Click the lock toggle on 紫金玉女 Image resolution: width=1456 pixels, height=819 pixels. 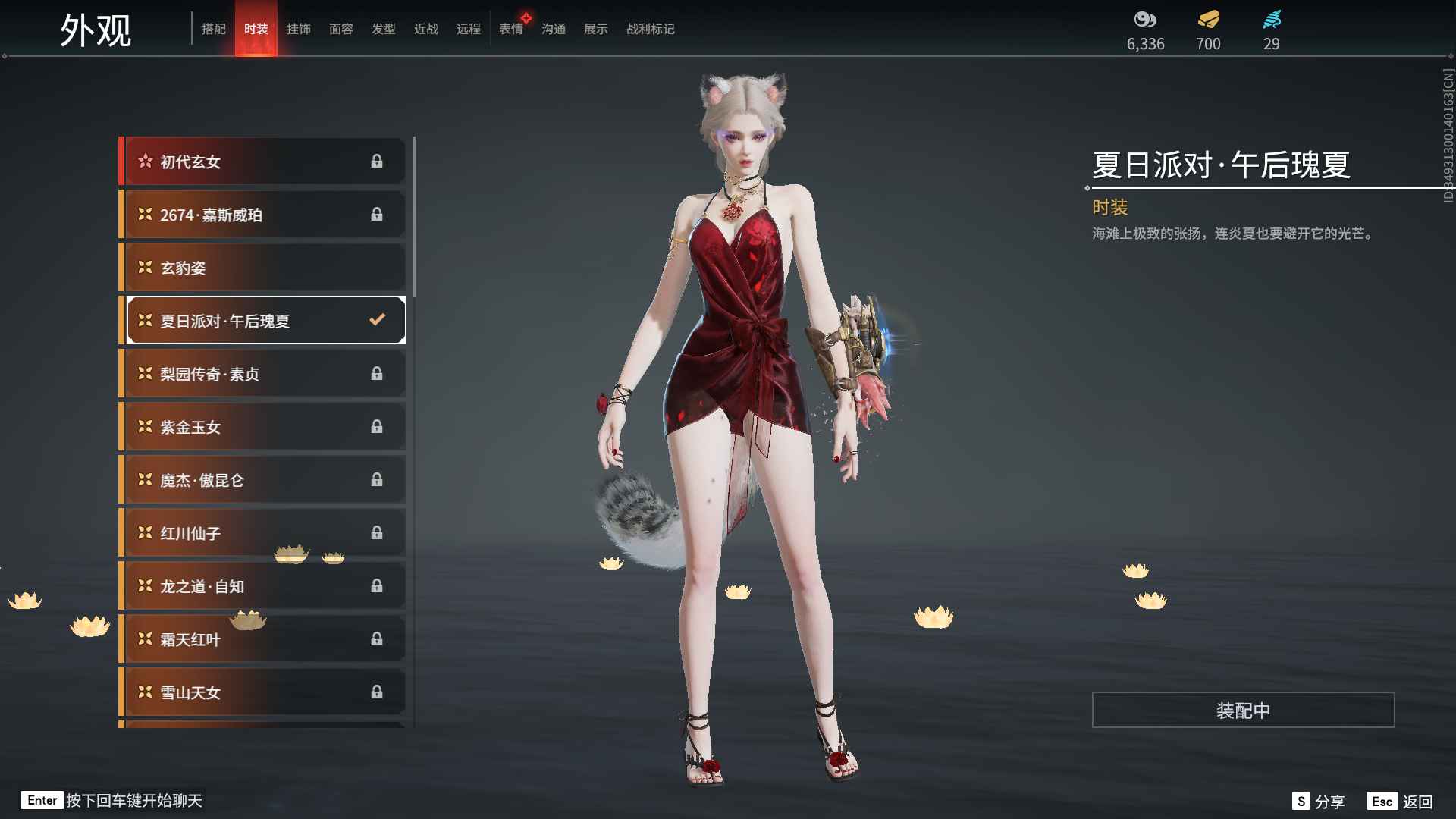[377, 426]
